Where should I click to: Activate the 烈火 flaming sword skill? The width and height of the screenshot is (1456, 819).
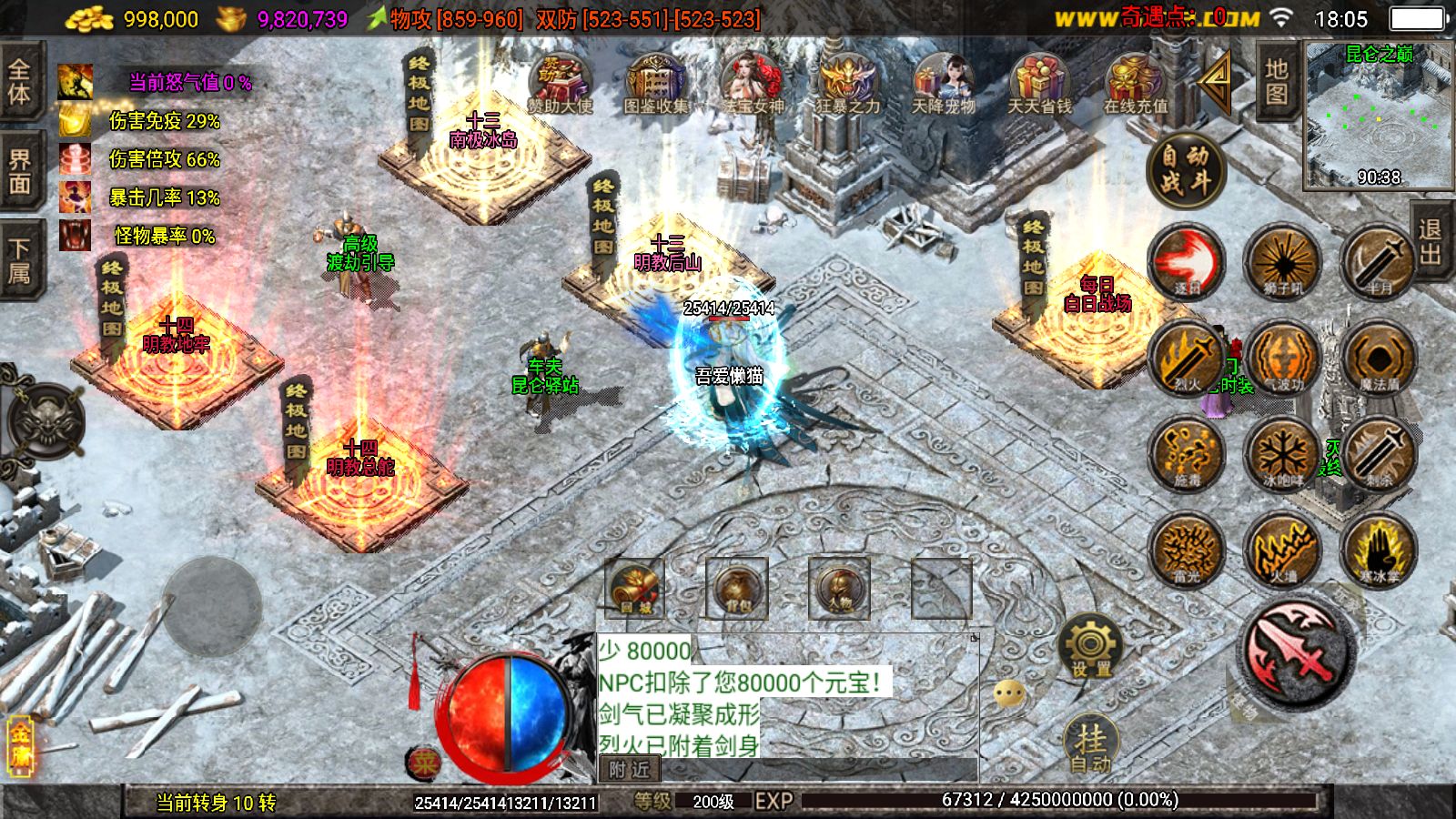click(1187, 357)
